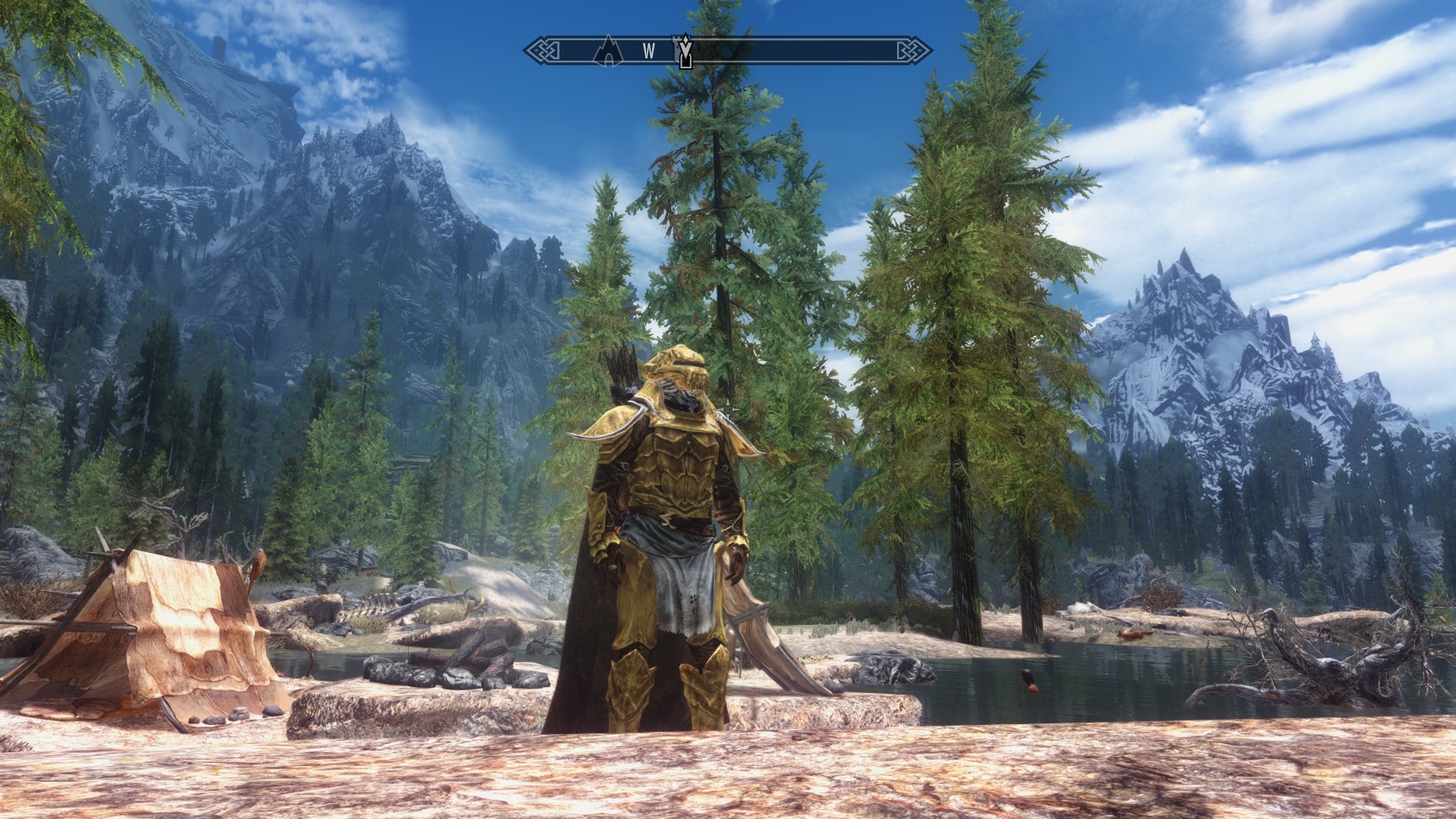Click the West 'W' heading on the compass
The height and width of the screenshot is (819, 1456).
coord(648,51)
